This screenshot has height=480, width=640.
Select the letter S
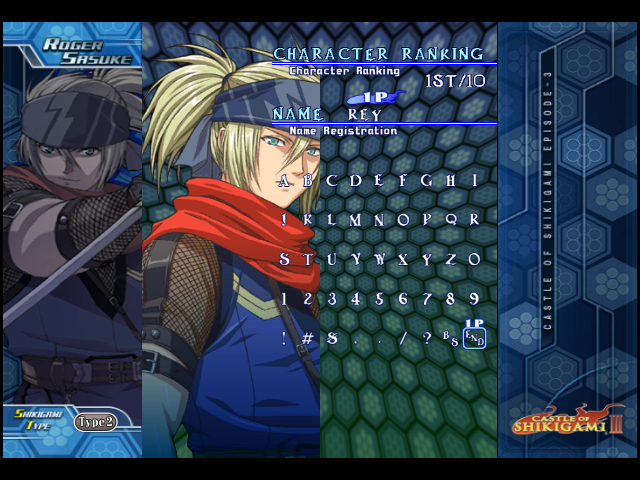284,259
